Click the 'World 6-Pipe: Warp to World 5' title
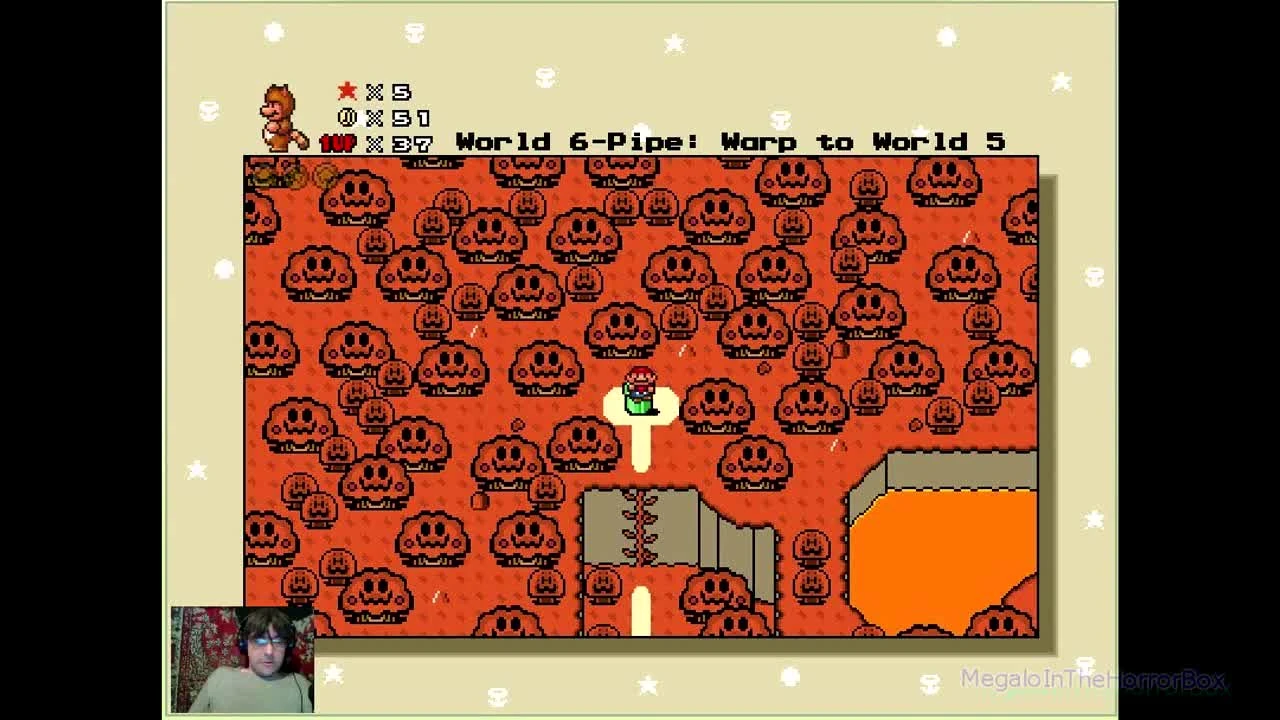The width and height of the screenshot is (1280, 720). (730, 142)
